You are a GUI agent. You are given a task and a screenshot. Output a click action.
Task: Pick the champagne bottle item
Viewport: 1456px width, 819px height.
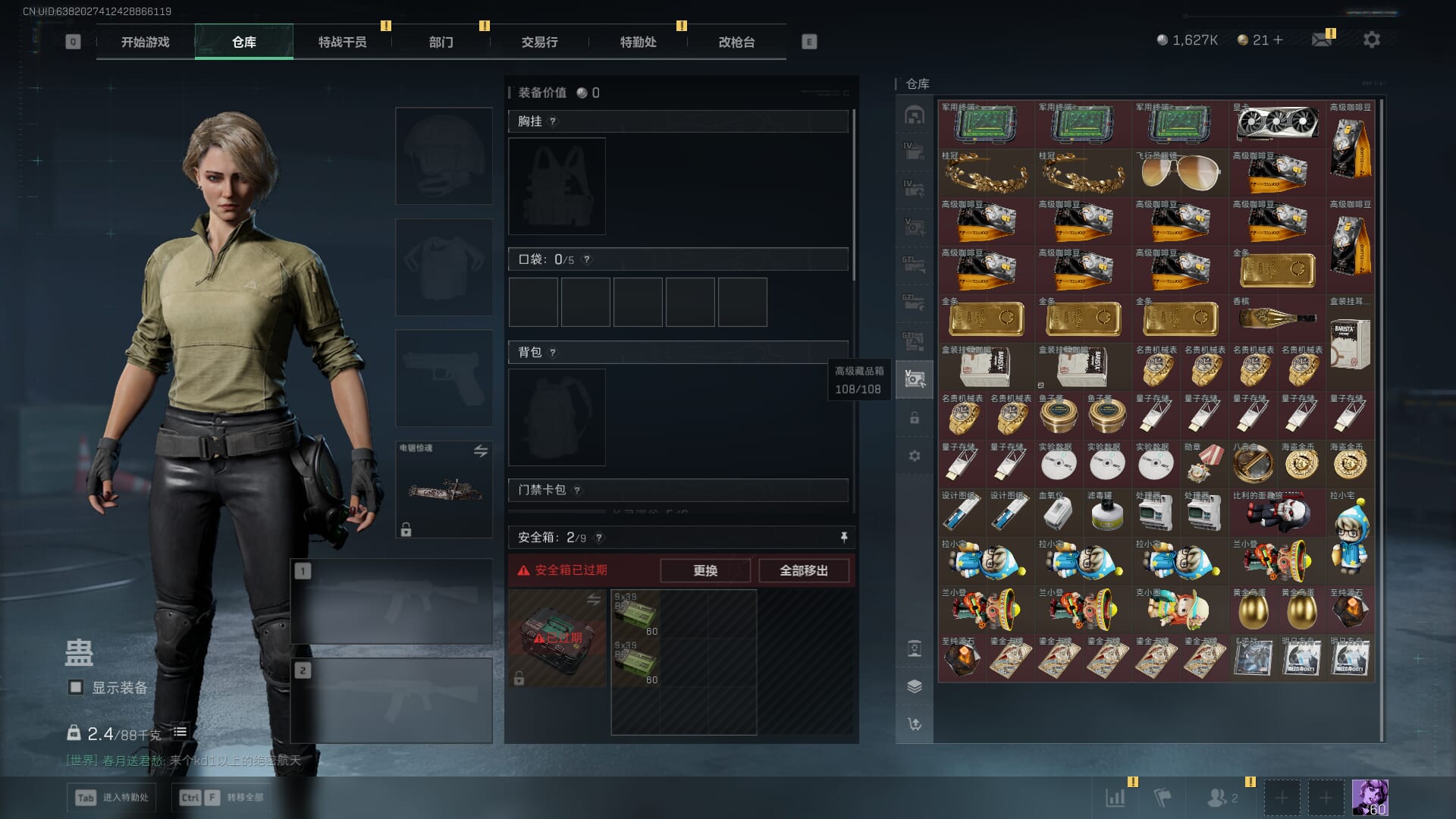pos(1277,318)
